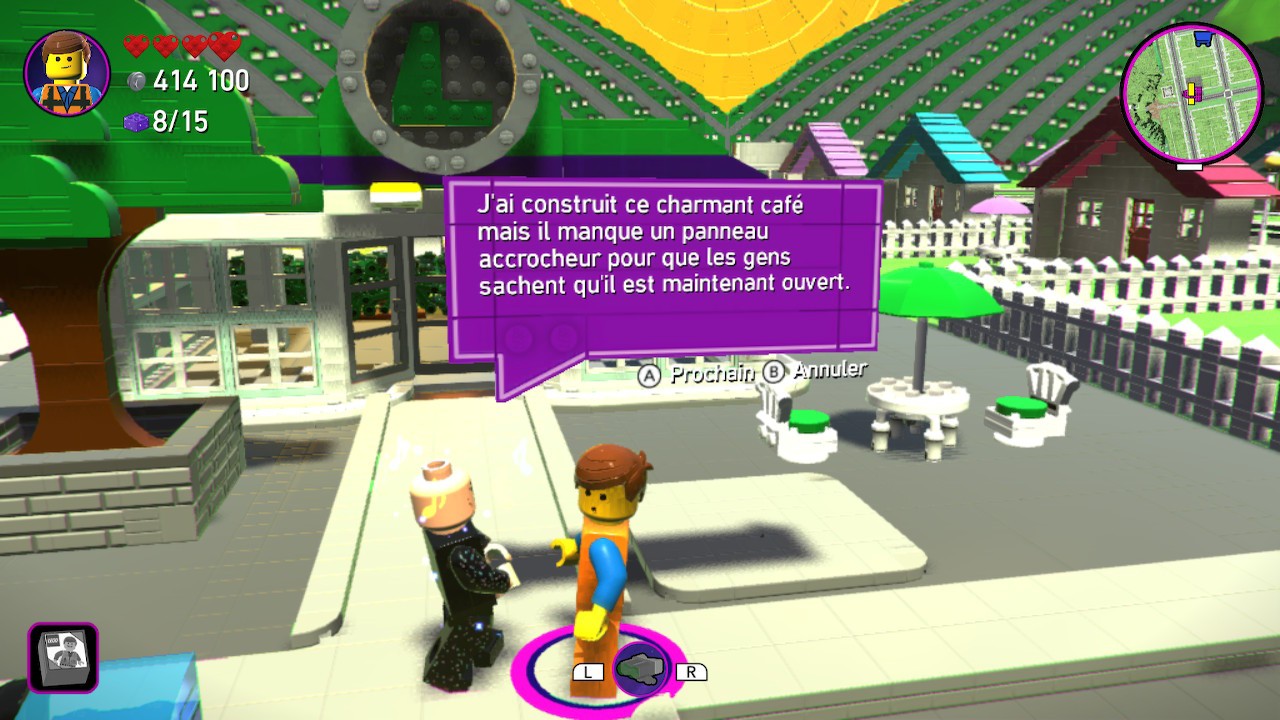Click the yellow player marker inside the minimap
The width and height of the screenshot is (1280, 720).
(x=1192, y=93)
